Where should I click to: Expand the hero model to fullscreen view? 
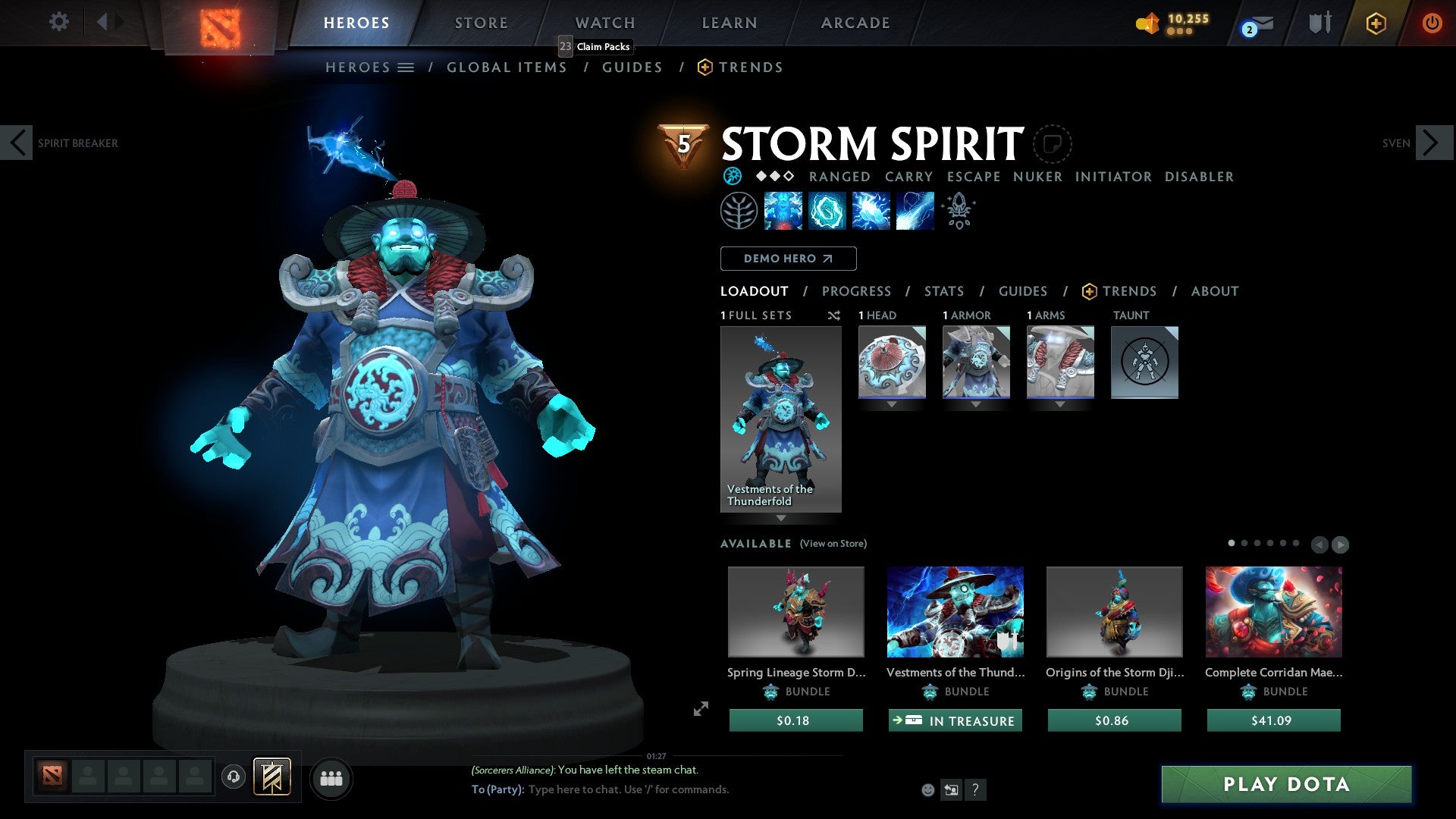(700, 709)
